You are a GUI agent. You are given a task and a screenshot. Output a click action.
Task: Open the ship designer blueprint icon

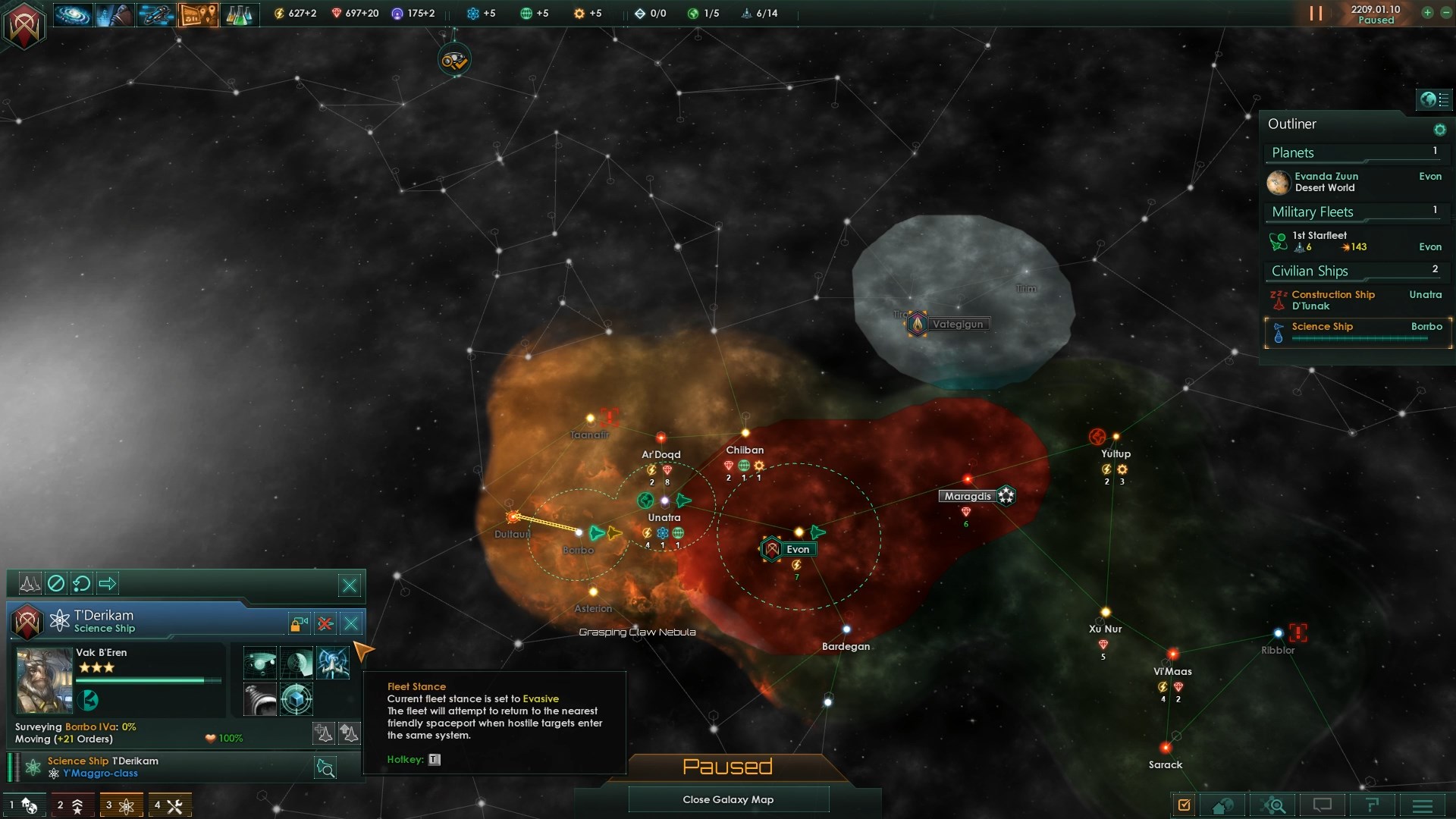tap(156, 14)
